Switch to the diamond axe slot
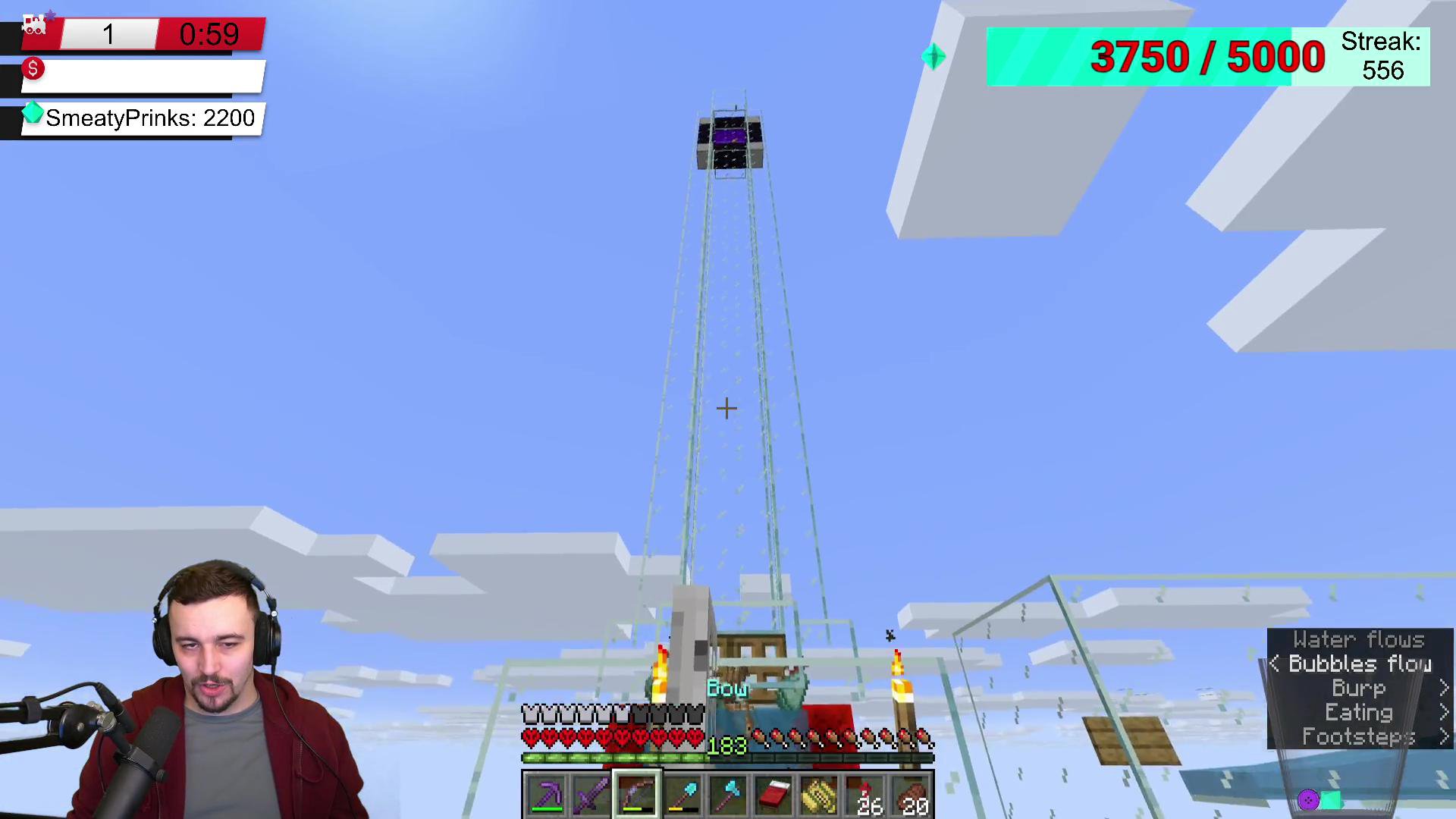The height and width of the screenshot is (819, 1456). 728,795
